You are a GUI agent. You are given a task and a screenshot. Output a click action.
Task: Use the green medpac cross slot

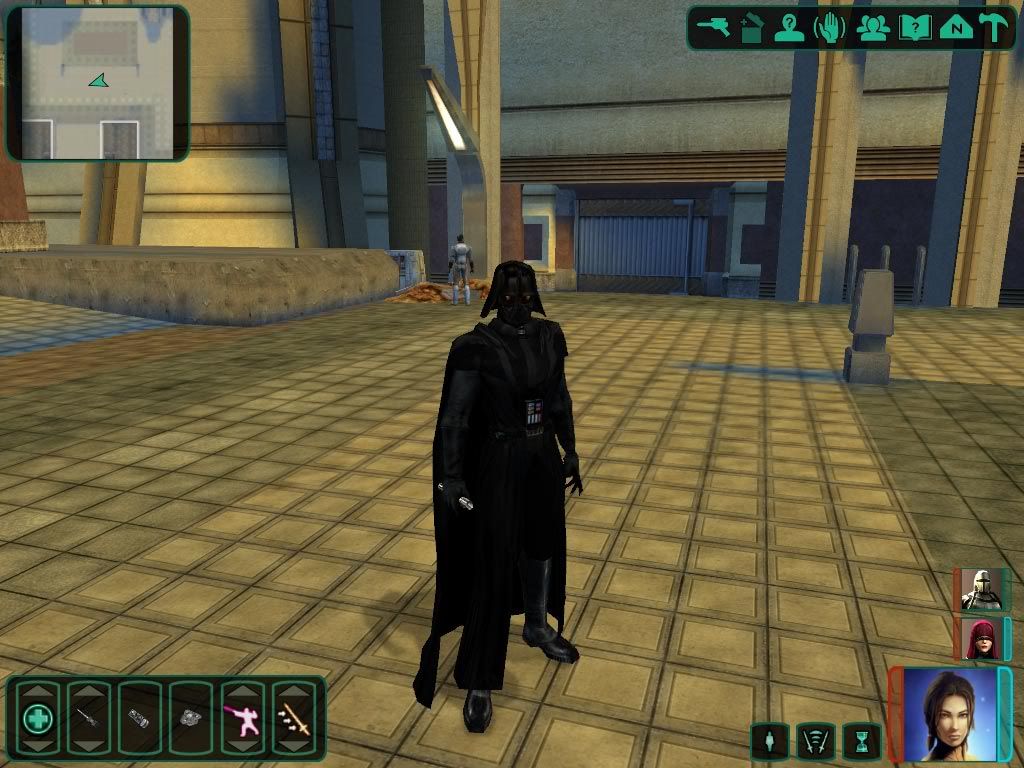tap(38, 717)
